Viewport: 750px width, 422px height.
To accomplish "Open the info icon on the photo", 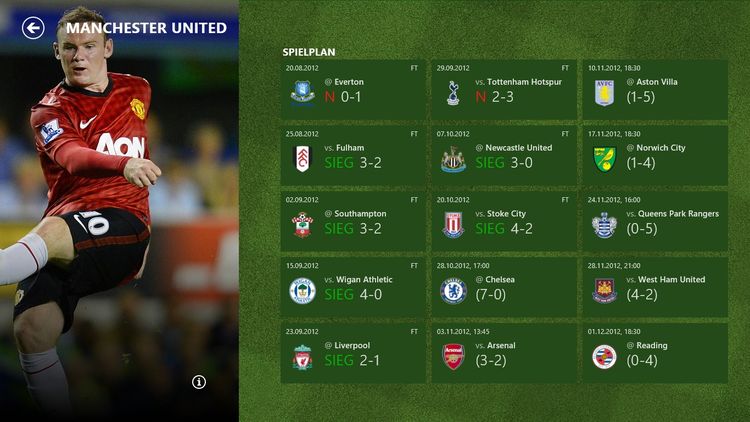I will [199, 382].
